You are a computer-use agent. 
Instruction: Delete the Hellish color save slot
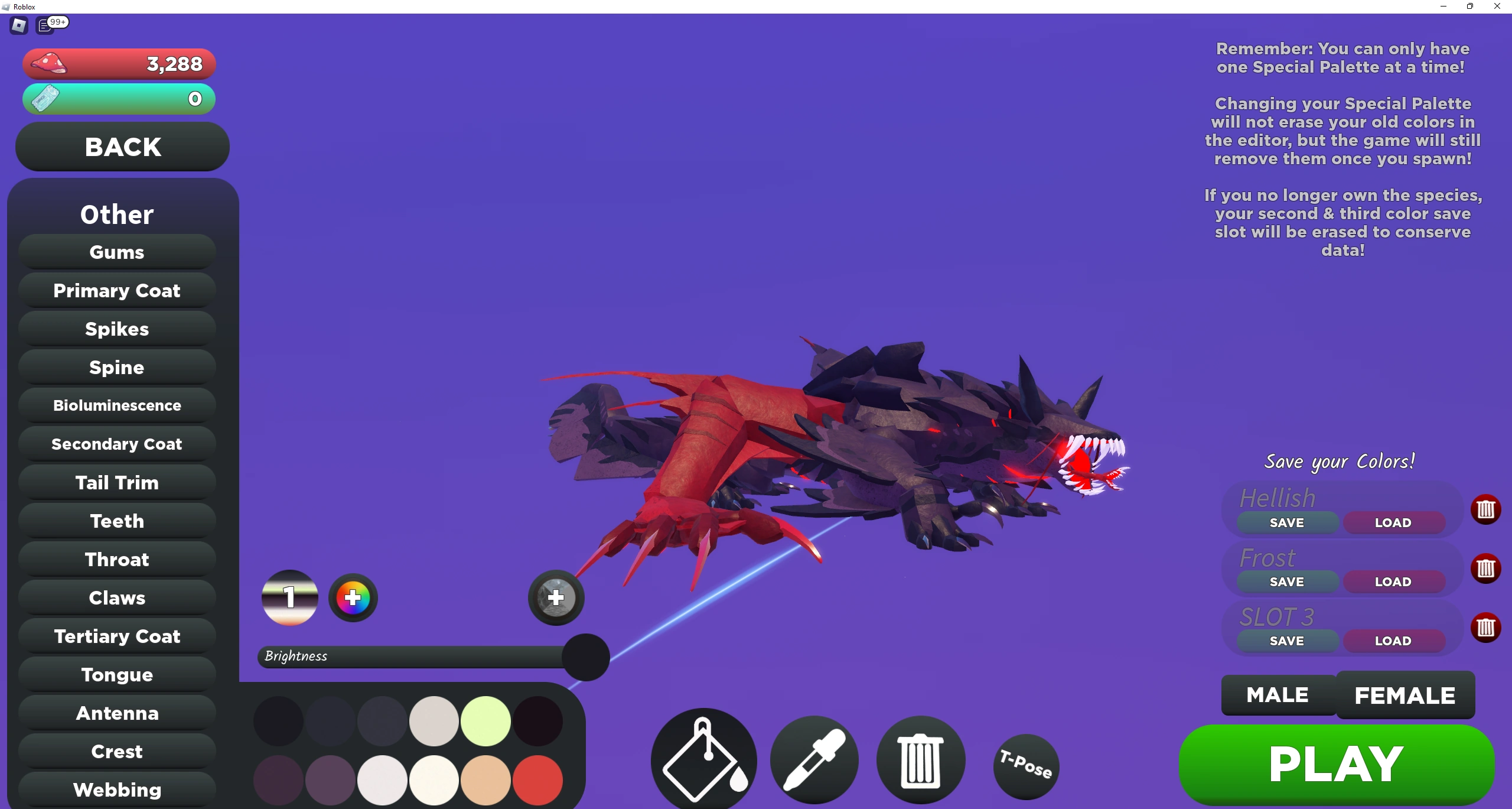click(x=1487, y=509)
